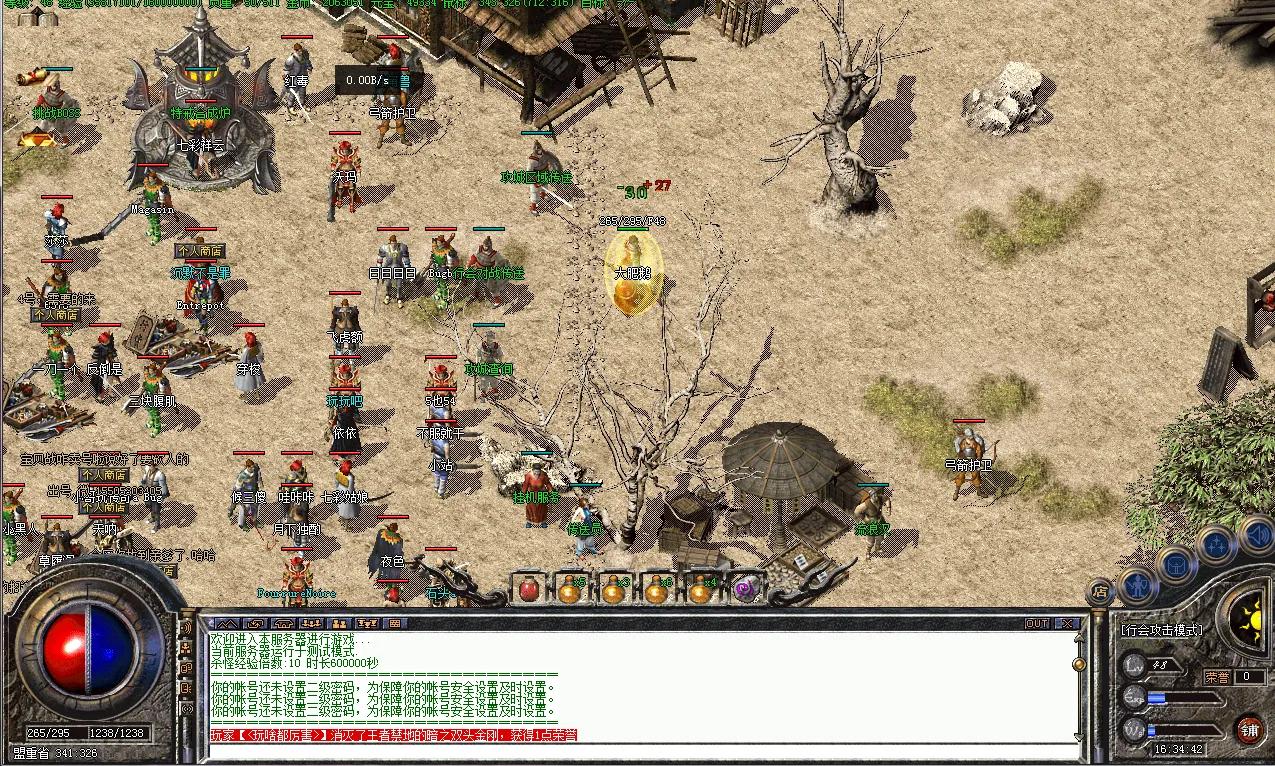
Task: Use the gold potion stack marked x4
Action: point(700,588)
